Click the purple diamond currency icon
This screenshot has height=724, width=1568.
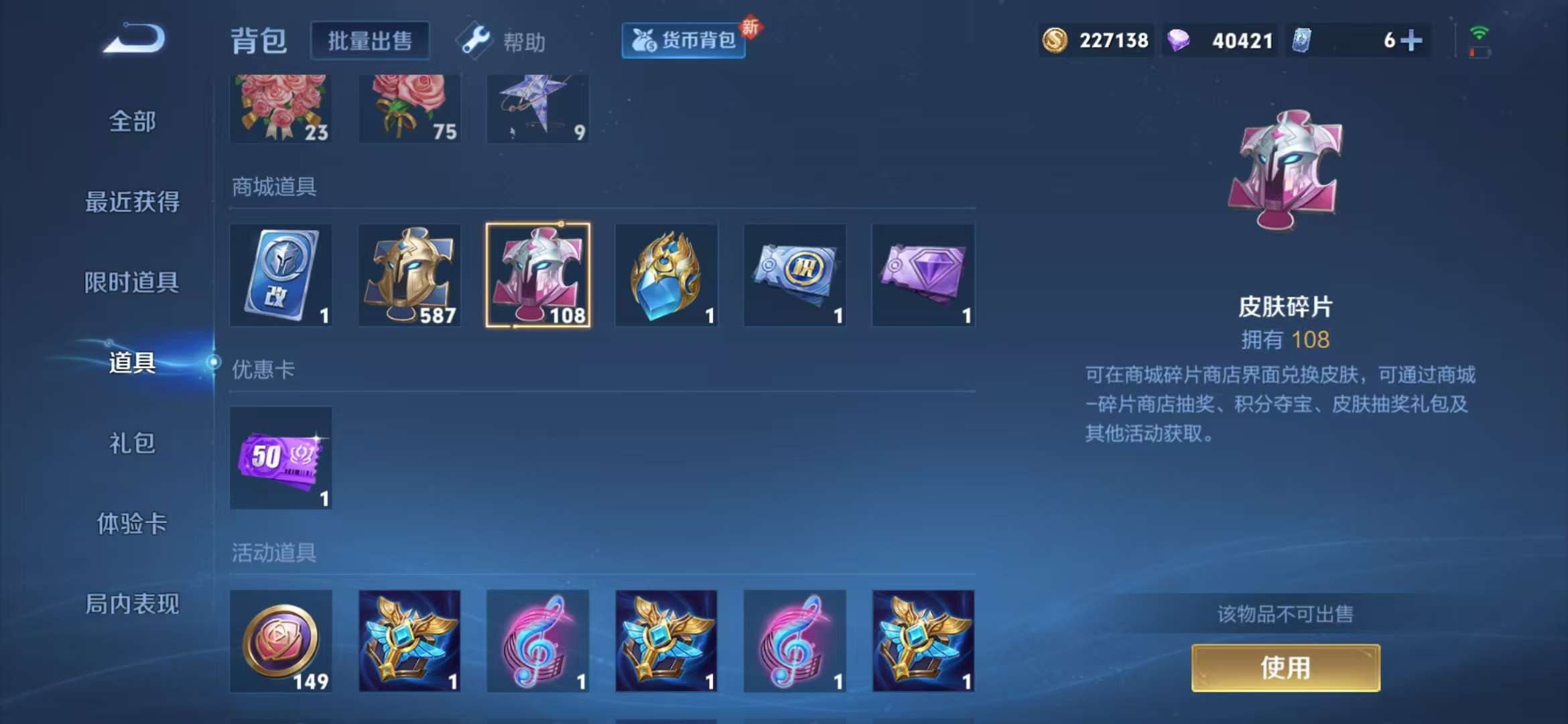(1181, 40)
